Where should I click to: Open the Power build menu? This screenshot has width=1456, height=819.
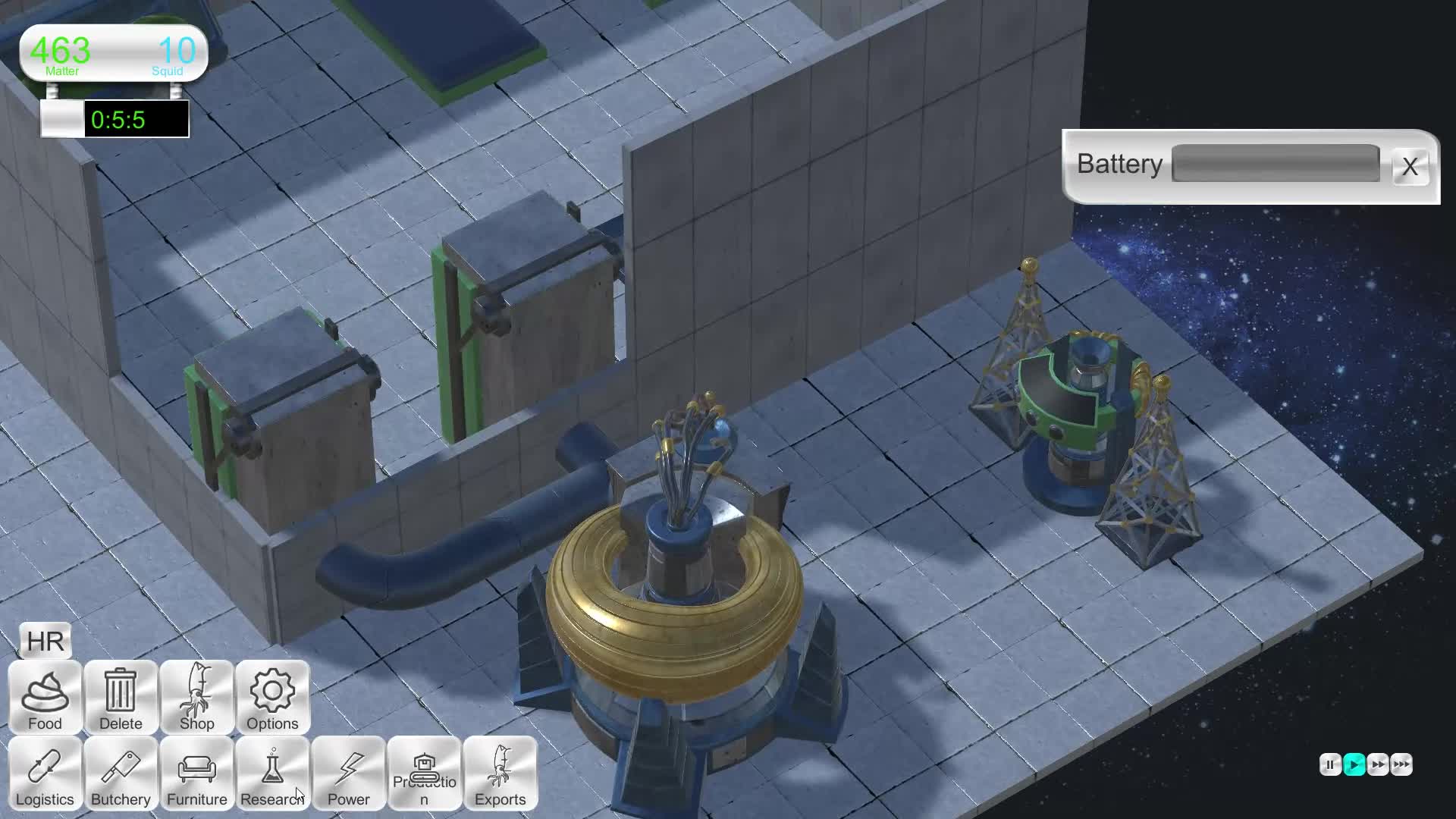(349, 773)
